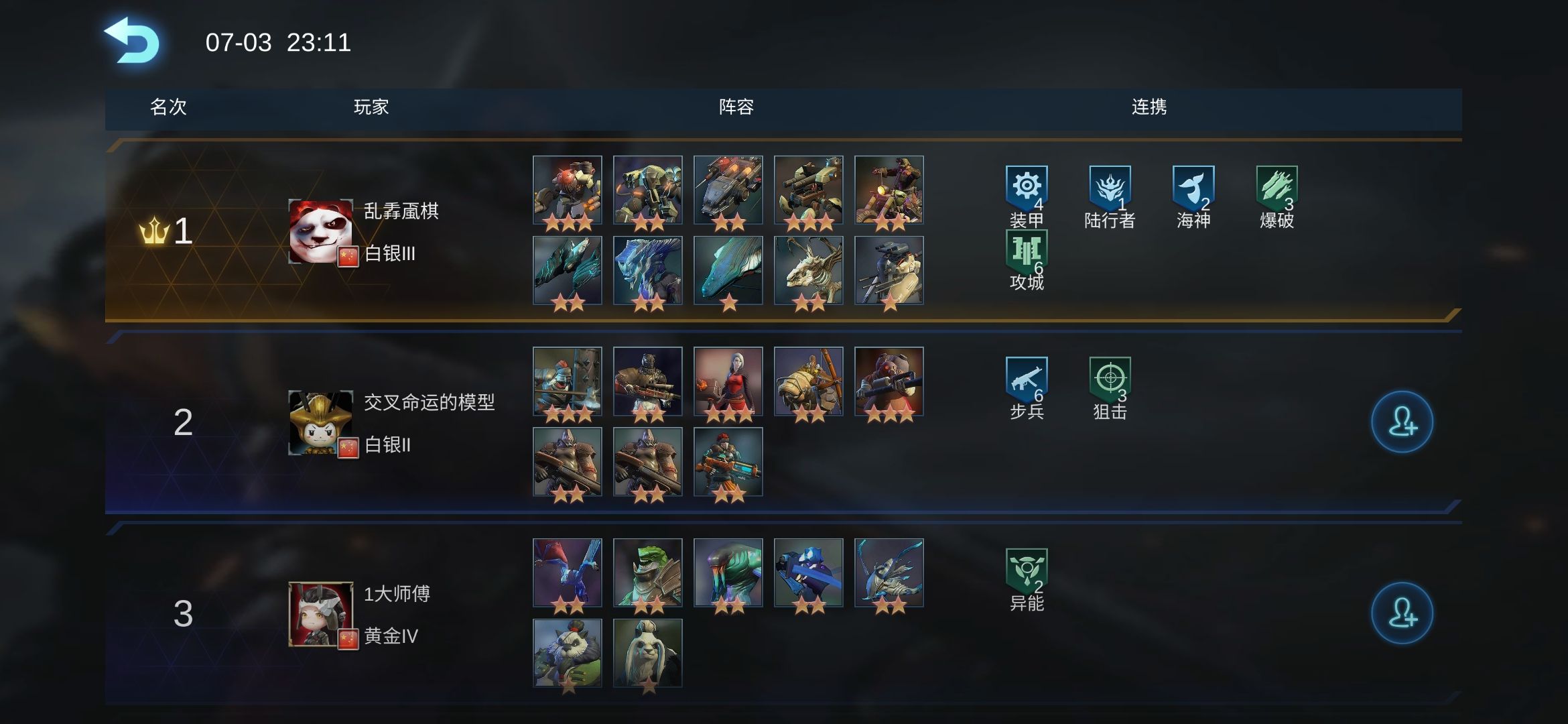Tap the 海神 sea god synergy
Image resolution: width=1568 pixels, height=724 pixels.
[1193, 188]
